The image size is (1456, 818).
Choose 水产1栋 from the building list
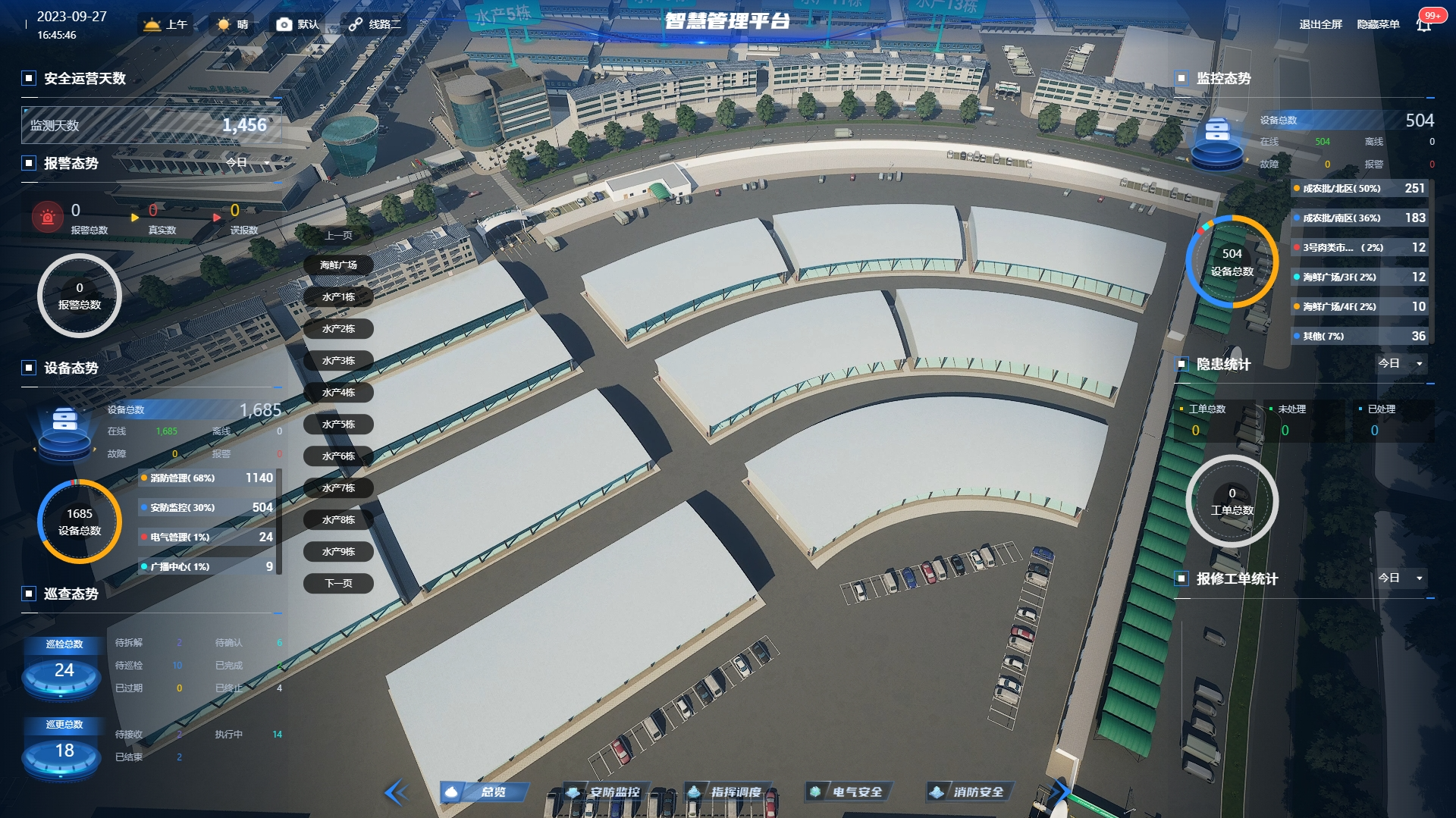(338, 297)
